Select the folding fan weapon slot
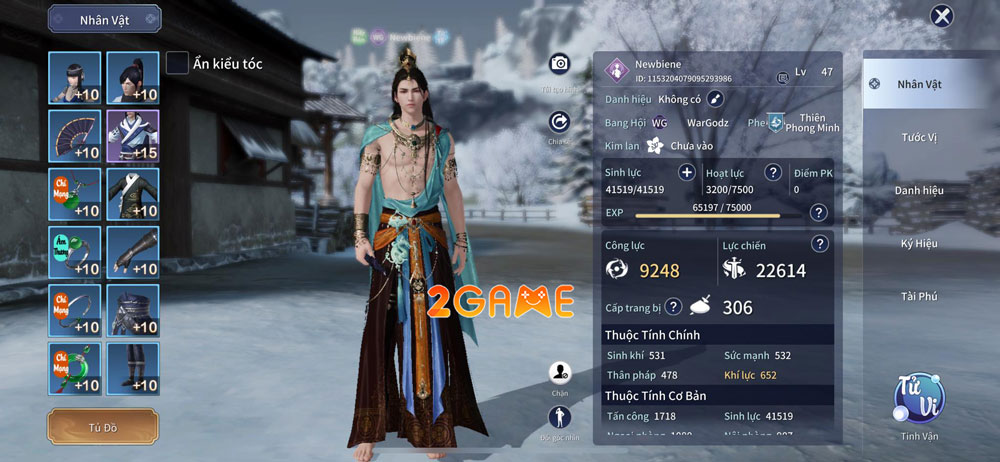 pyautogui.click(x=74, y=136)
